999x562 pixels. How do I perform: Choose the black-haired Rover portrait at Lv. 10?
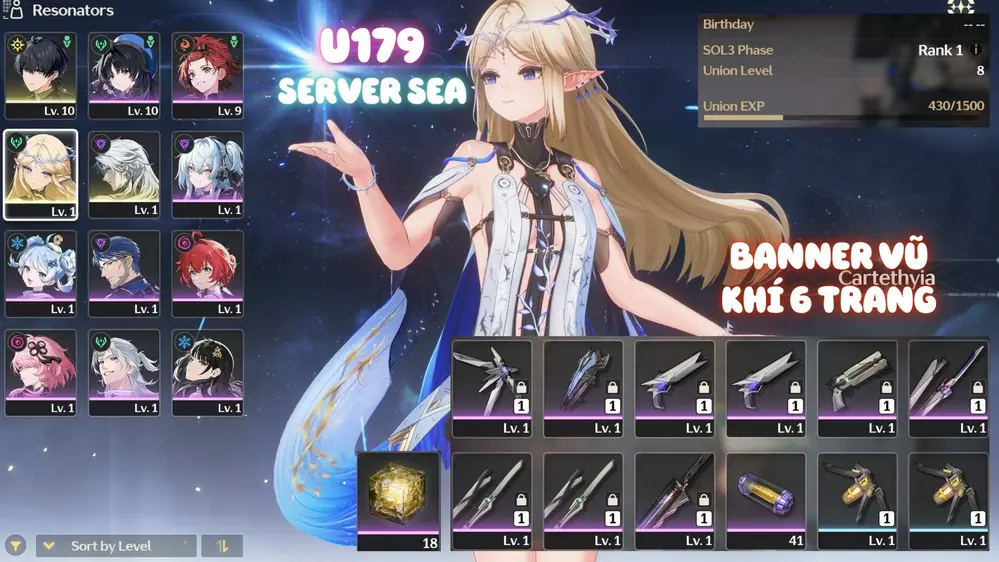point(40,76)
